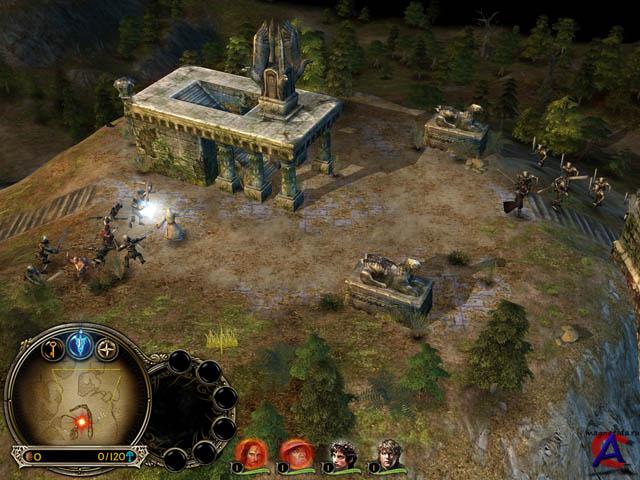Select the light-haired hobbit hero portrait
640x480 pixels.
389,454
